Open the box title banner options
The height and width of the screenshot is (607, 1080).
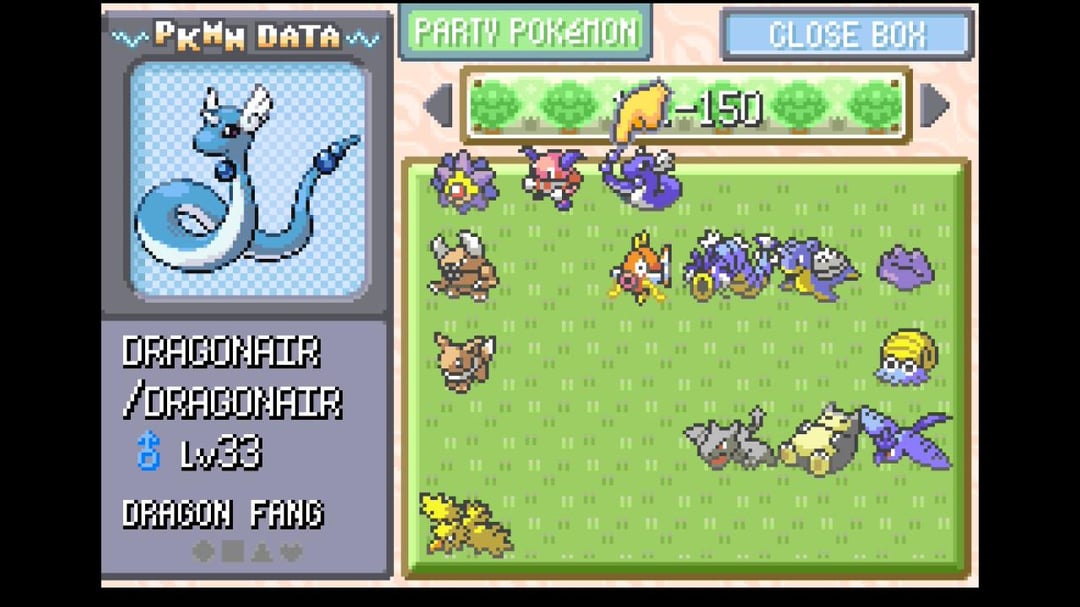click(685, 106)
